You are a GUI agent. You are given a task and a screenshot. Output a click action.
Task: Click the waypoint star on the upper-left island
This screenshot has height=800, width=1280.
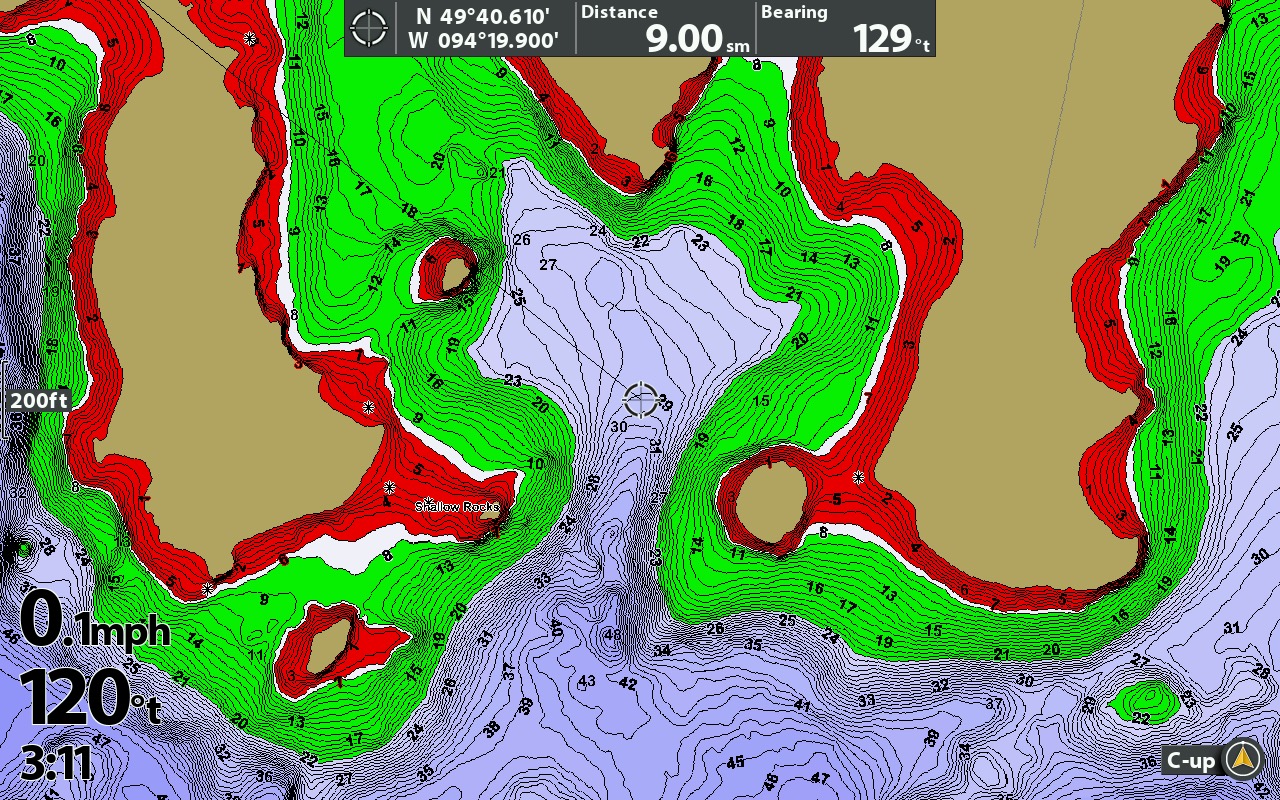click(x=249, y=39)
